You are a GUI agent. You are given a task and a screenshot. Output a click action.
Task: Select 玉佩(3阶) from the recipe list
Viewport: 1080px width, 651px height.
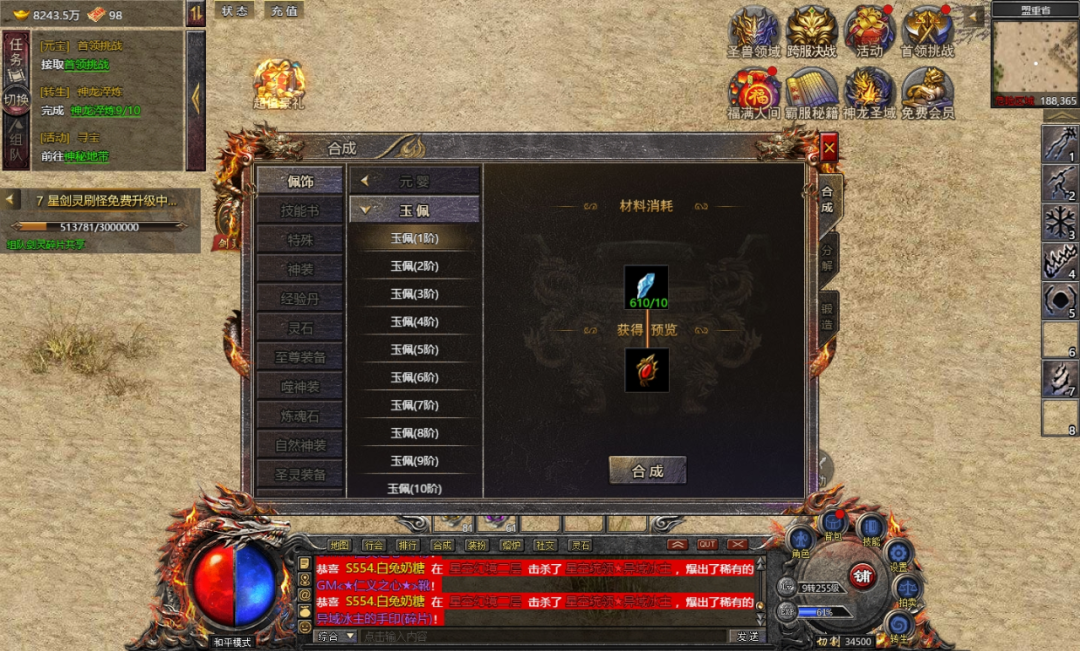point(414,294)
